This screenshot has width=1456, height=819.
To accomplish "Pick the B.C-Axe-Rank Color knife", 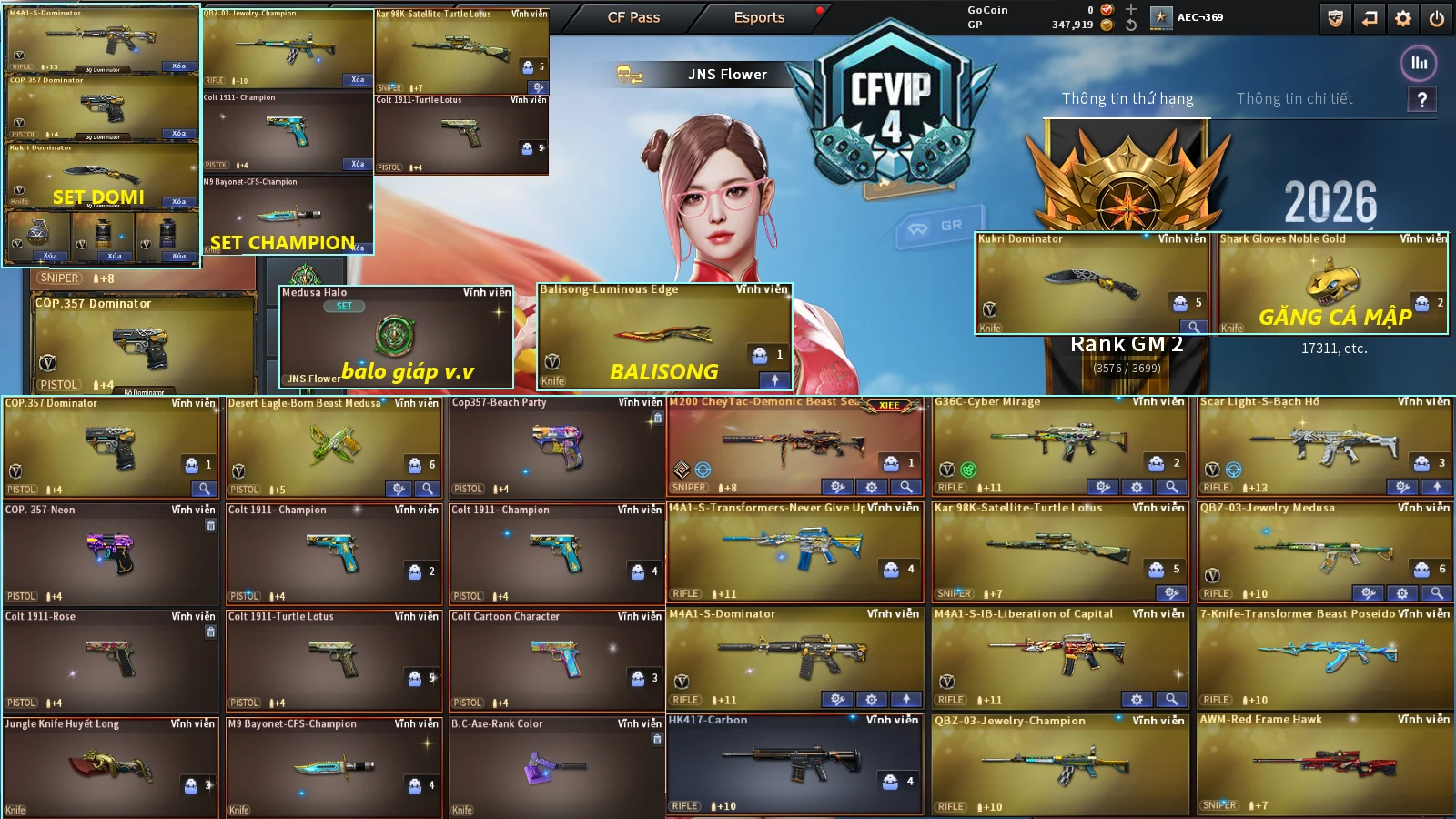I will pos(556,766).
